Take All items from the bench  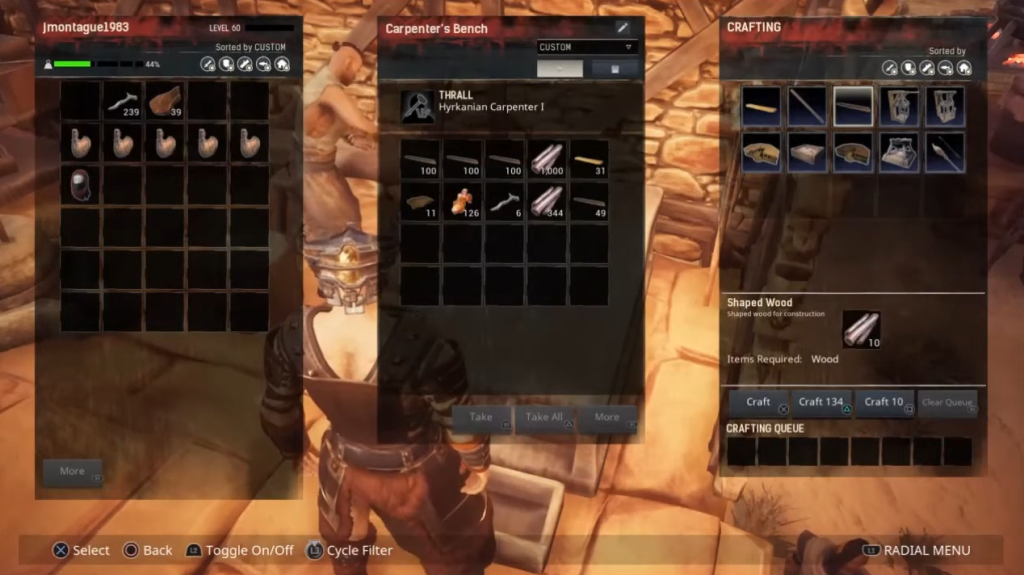tap(545, 418)
